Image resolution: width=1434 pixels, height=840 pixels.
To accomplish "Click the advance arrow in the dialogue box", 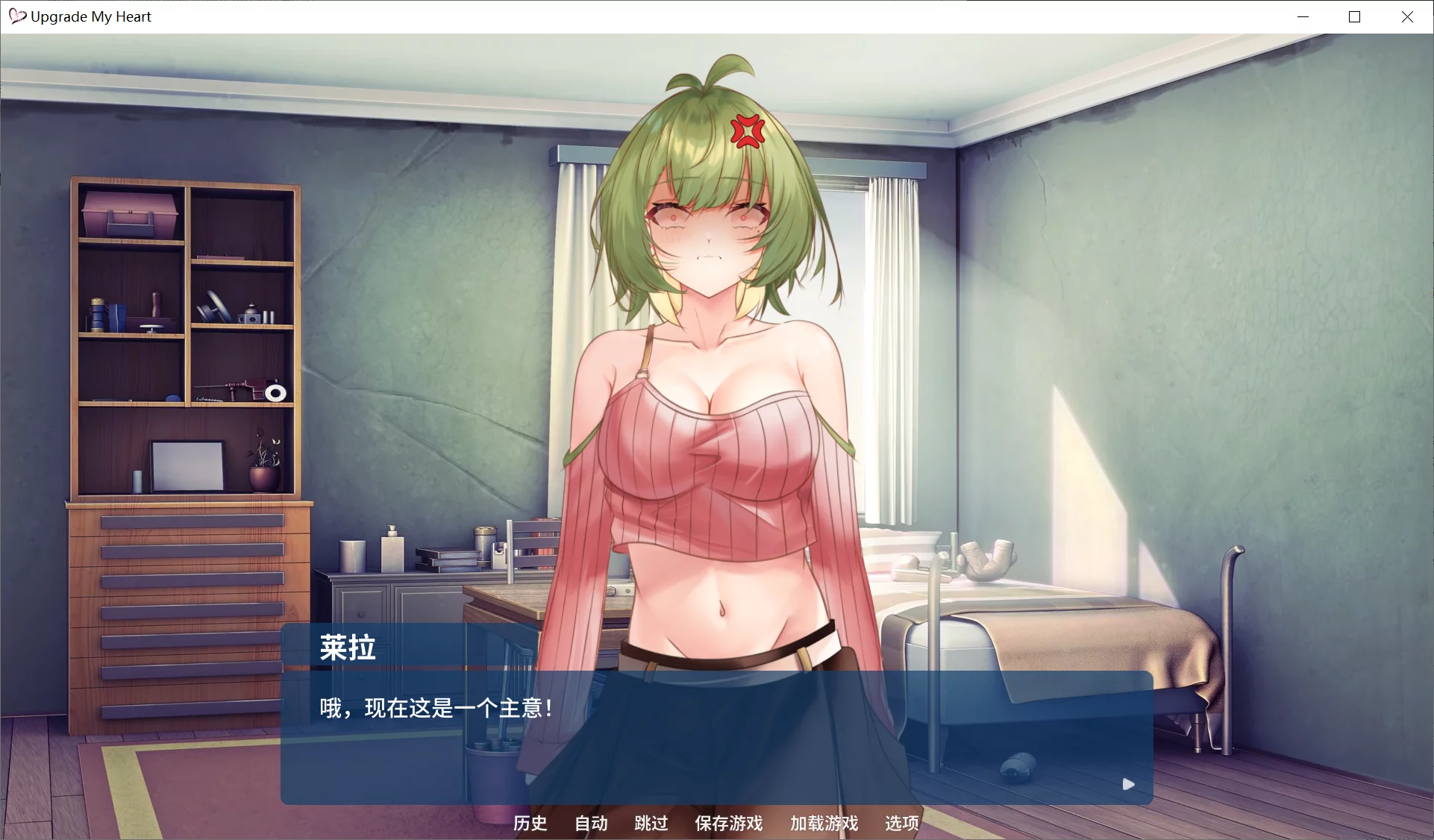I will coord(1128,784).
